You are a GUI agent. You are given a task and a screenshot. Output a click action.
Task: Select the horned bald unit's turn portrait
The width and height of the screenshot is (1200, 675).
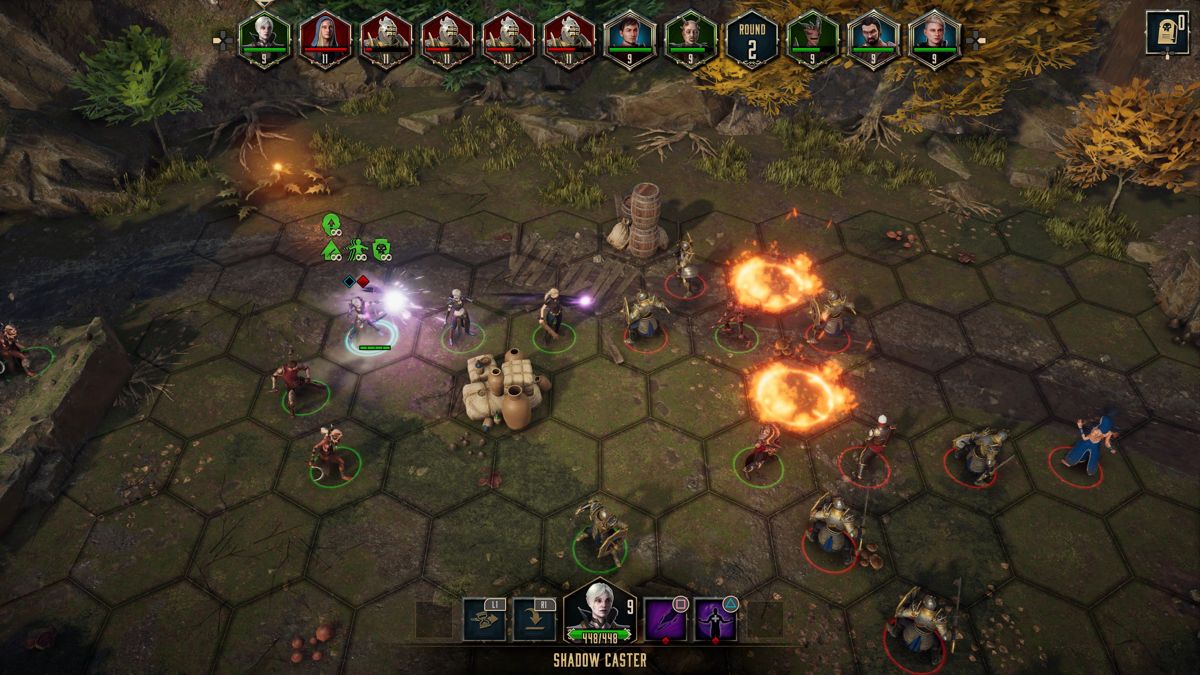point(690,38)
